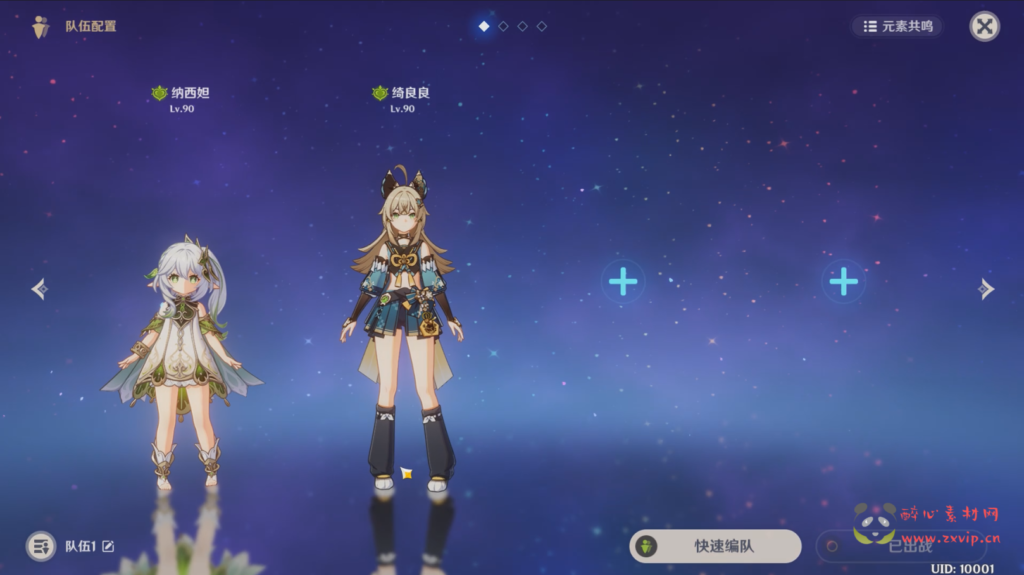Rename 队伍1 using the edit pencil icon

(108, 546)
